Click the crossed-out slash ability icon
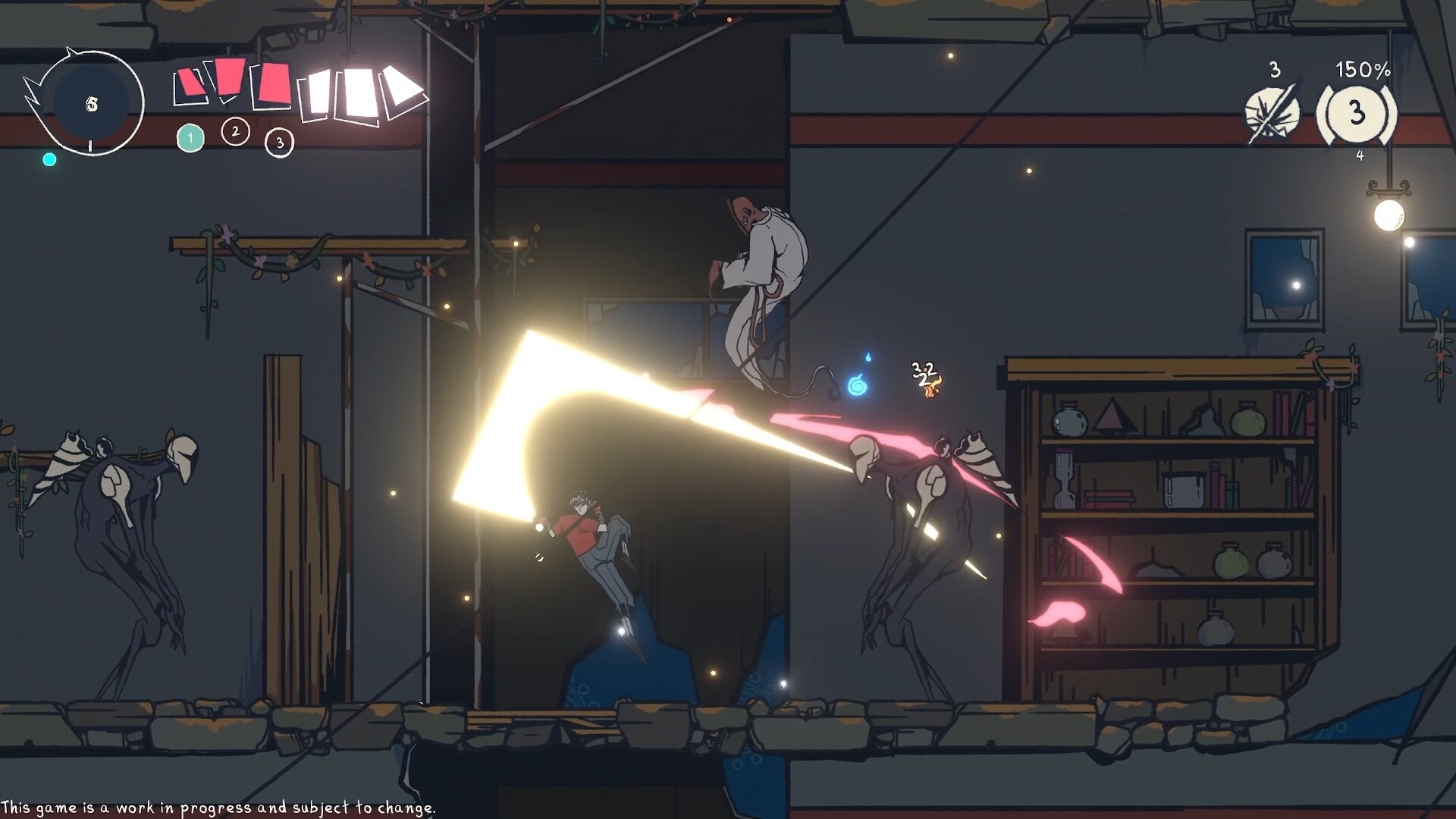Screen dimensions: 1456x819 pos(1272,115)
